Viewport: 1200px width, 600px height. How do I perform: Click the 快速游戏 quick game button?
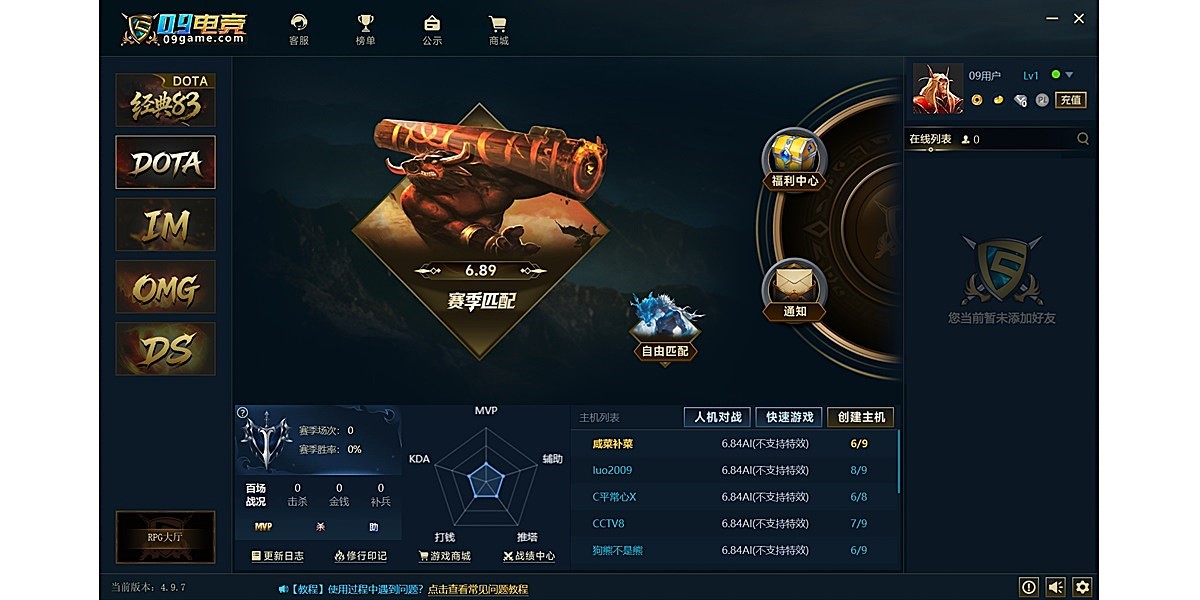pyautogui.click(x=790, y=417)
